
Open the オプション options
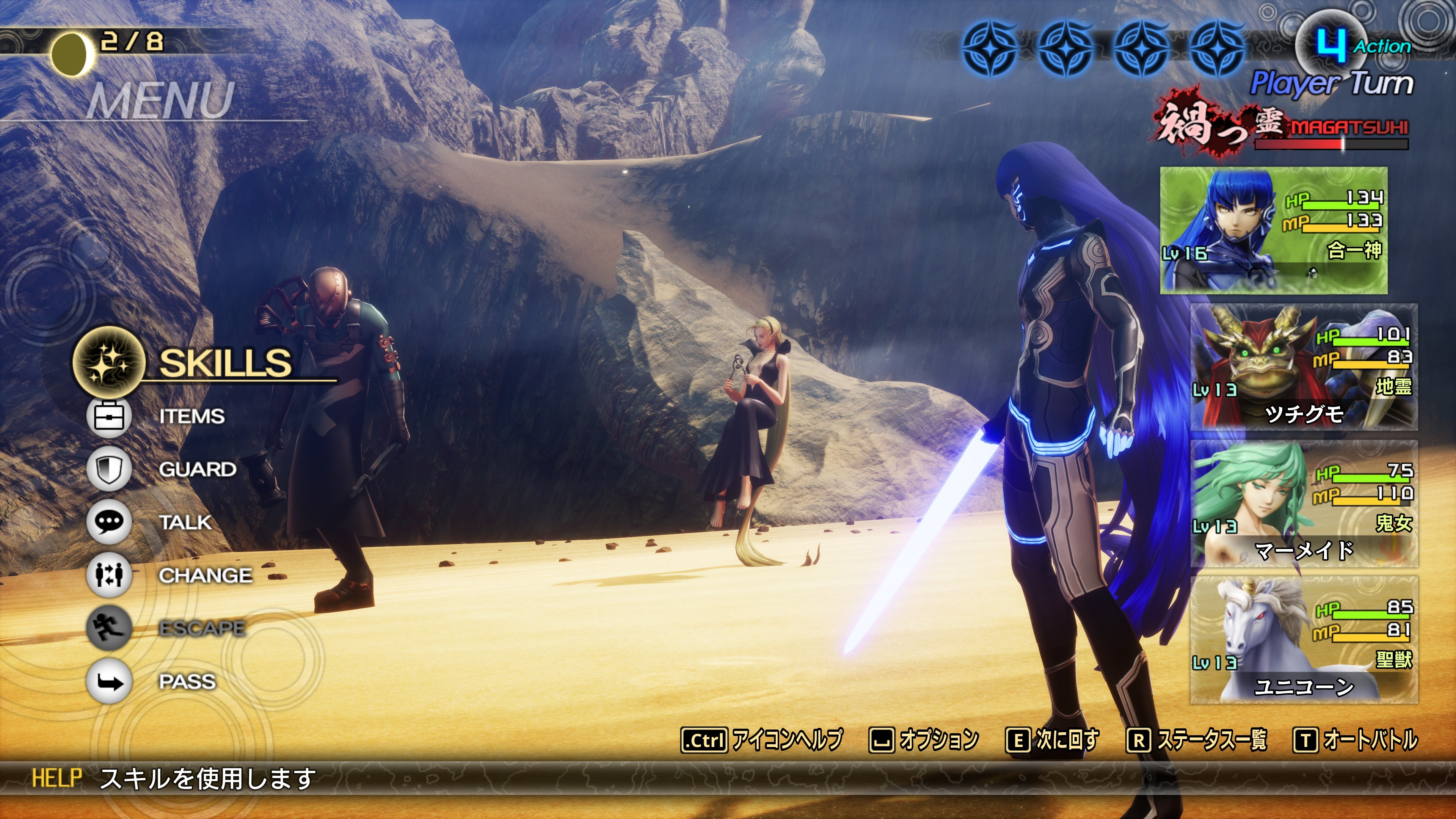pos(924,740)
